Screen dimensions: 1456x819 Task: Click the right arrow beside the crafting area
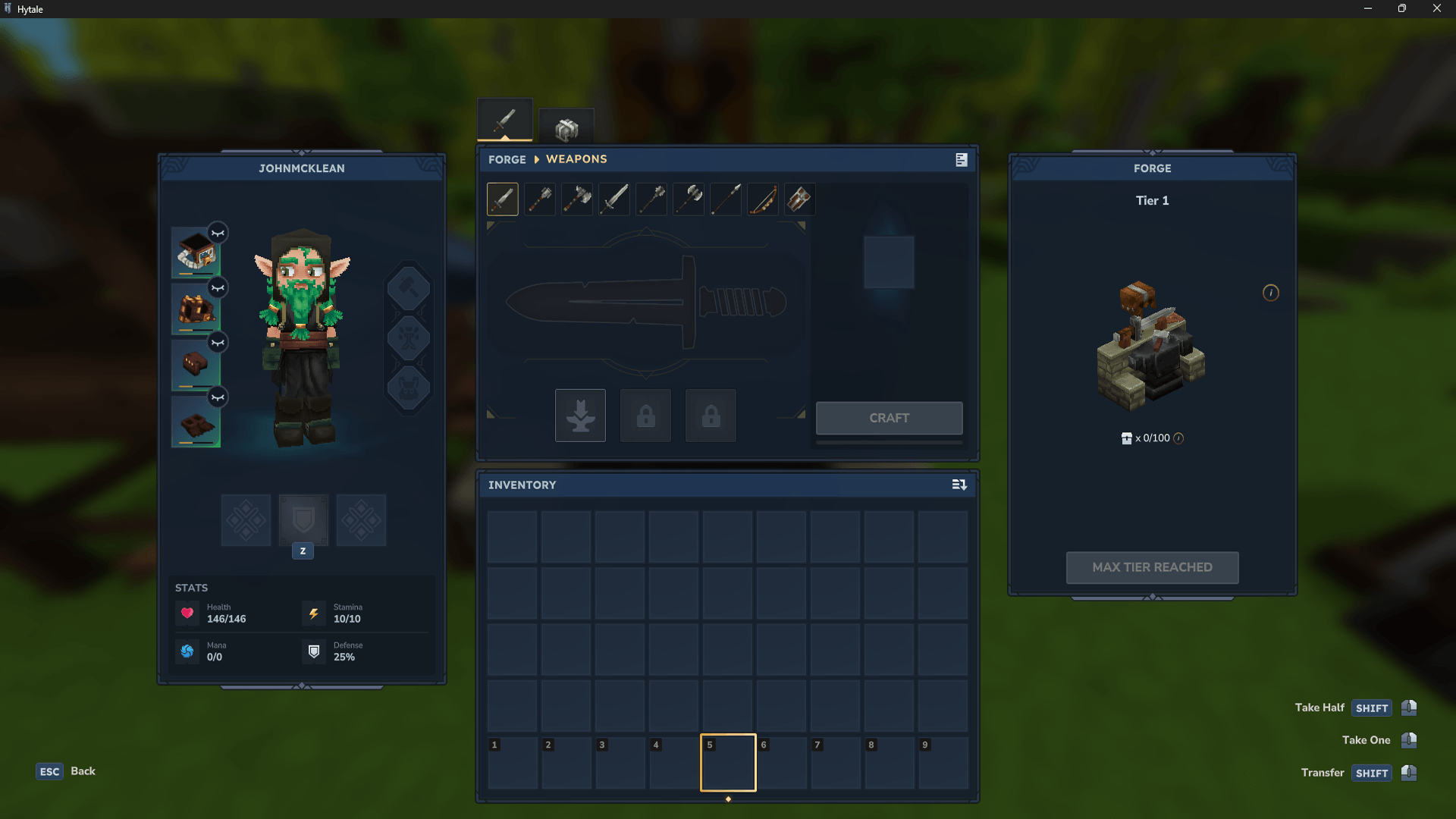pyautogui.click(x=800, y=413)
